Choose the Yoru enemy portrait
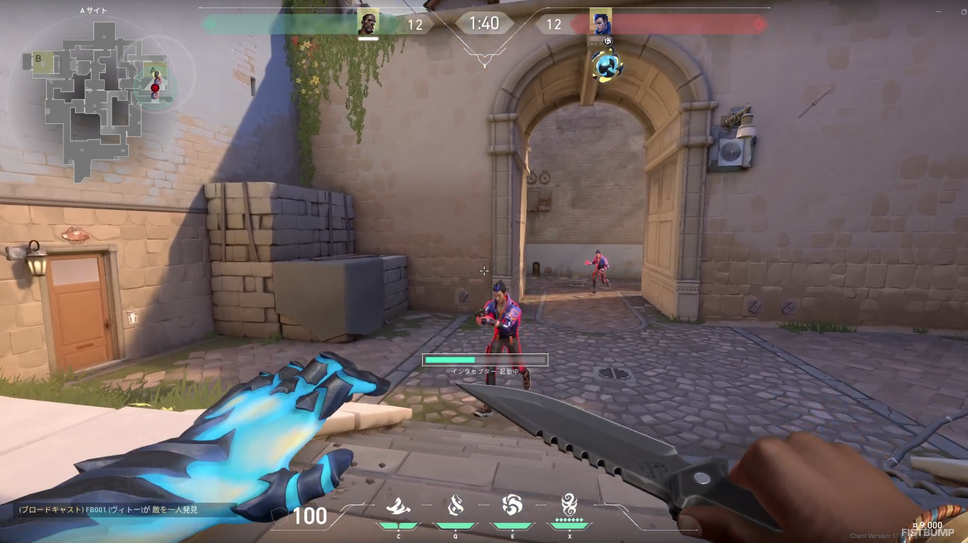968x543 pixels. tap(600, 22)
